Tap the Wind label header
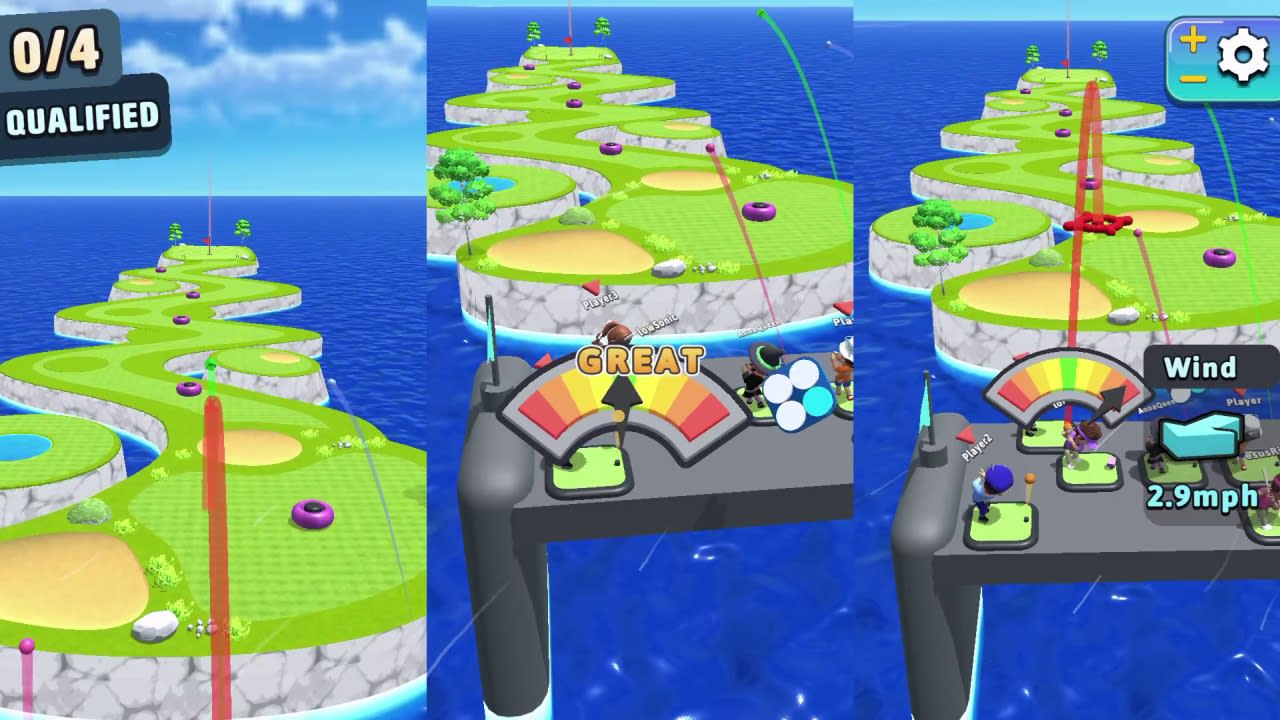The width and height of the screenshot is (1280, 720). point(1202,368)
